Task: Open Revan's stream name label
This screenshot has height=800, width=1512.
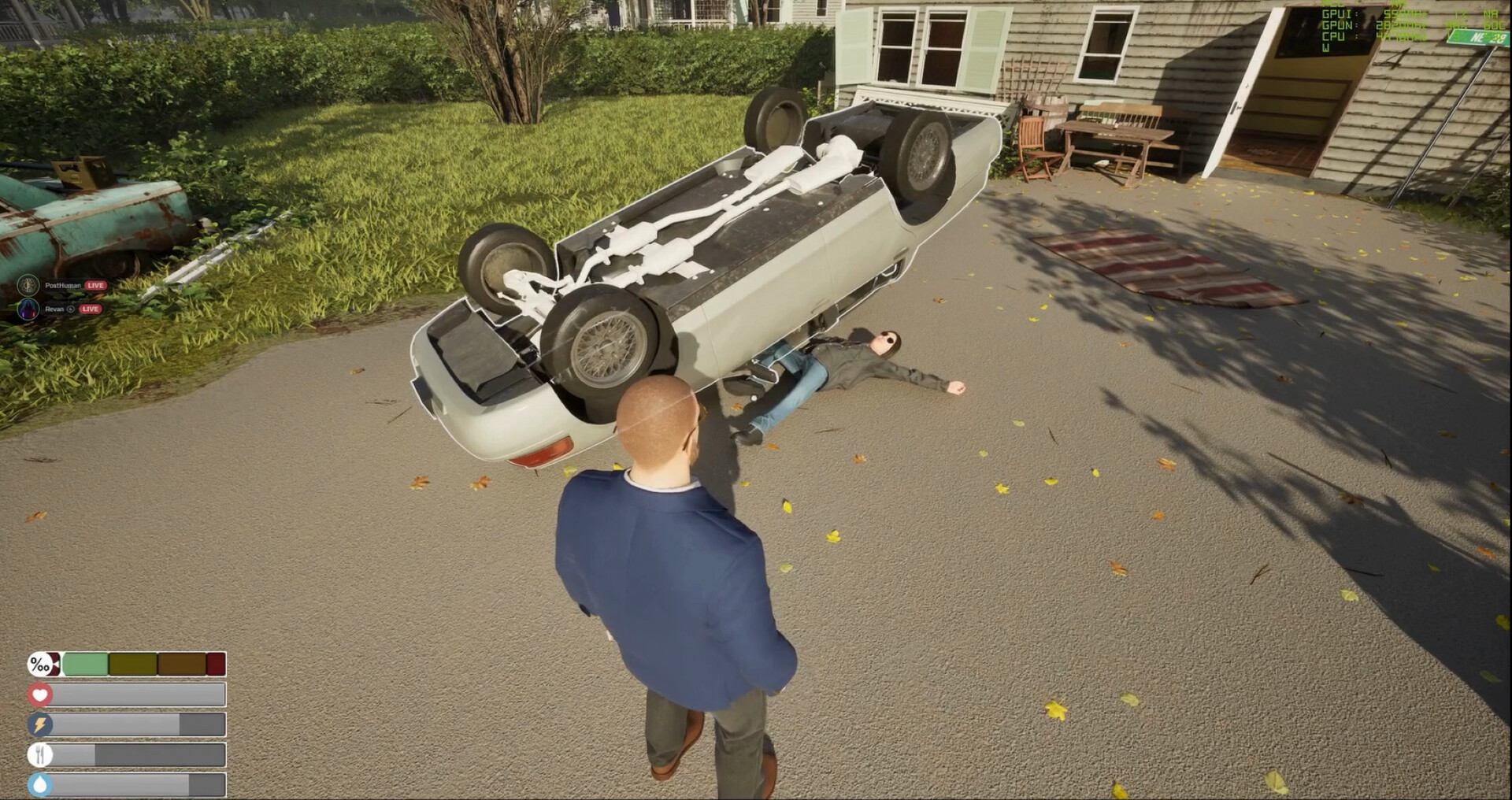Action: [54, 309]
